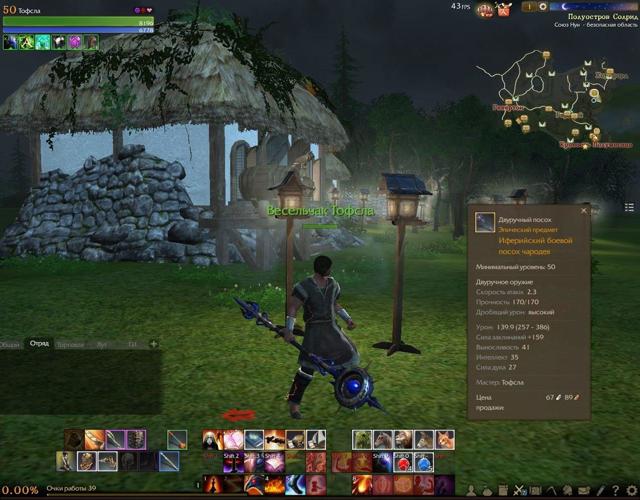Switch to the Общая chat tab
The width and height of the screenshot is (640, 500).
coord(11,344)
